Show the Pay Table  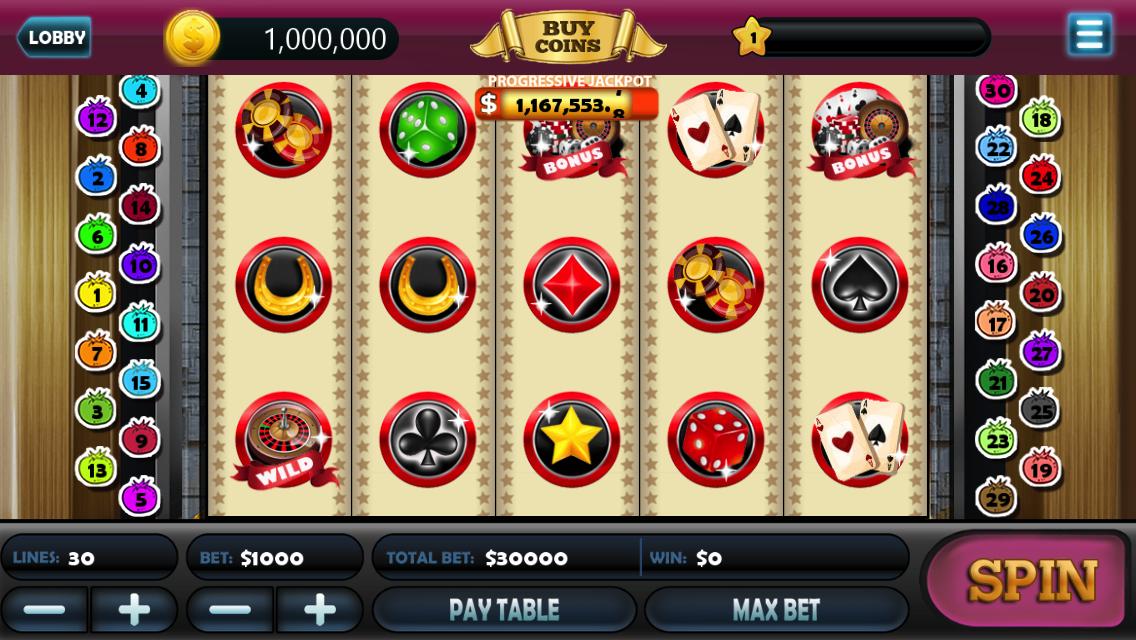504,609
